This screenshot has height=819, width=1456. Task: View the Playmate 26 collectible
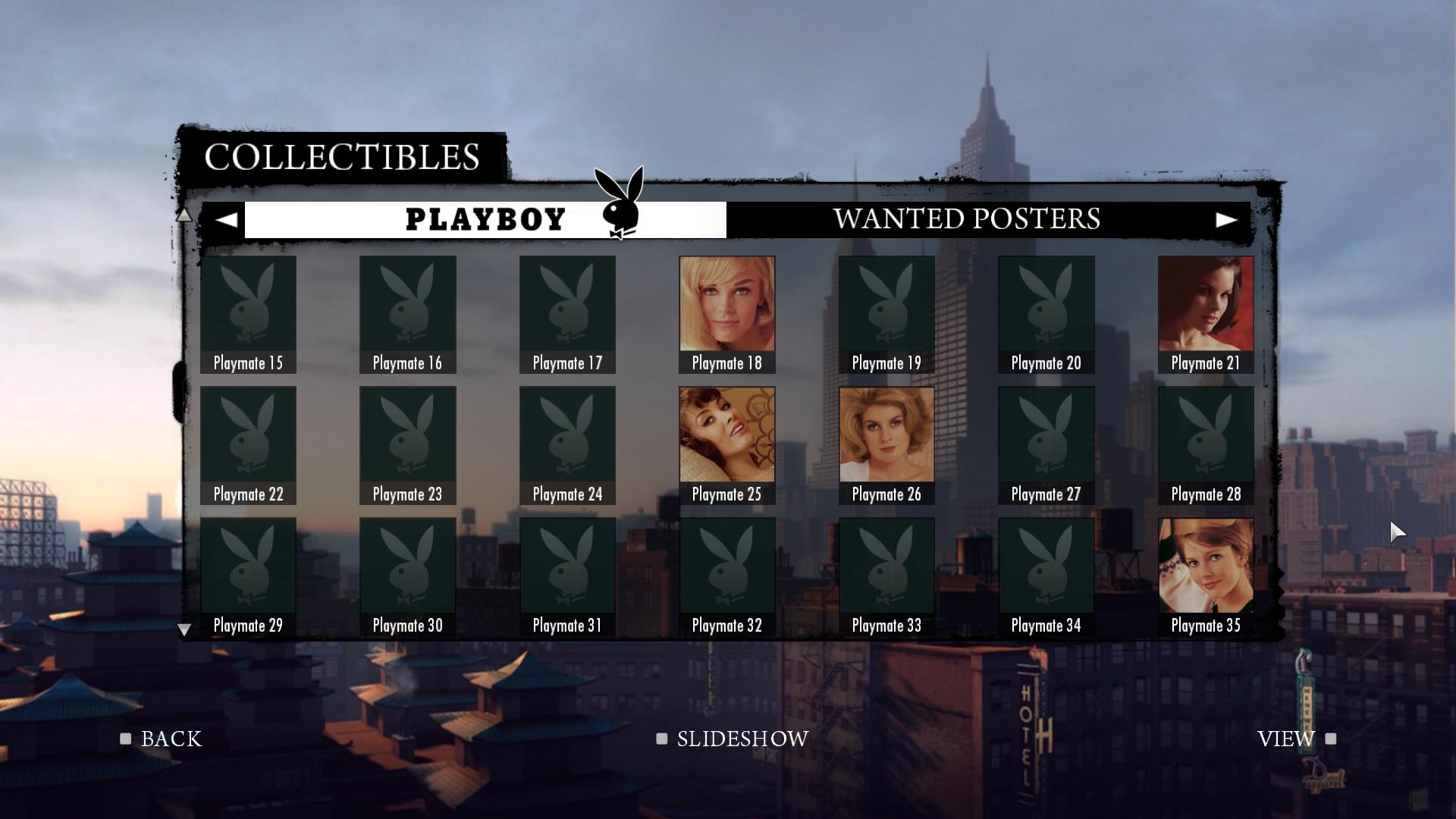pos(886,445)
